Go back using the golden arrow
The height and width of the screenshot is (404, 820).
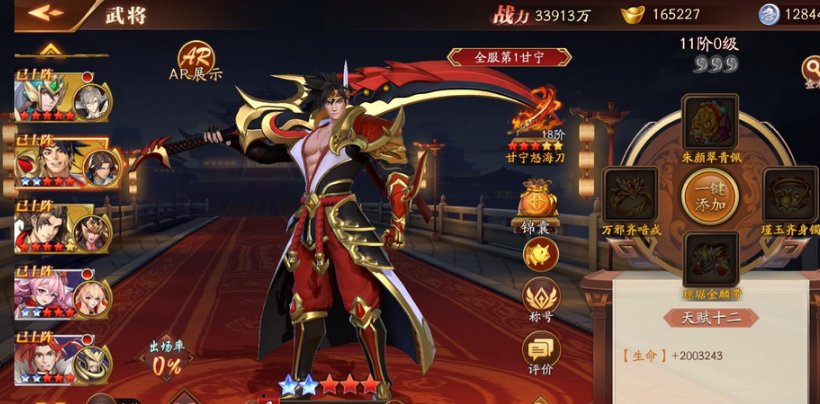point(45,14)
